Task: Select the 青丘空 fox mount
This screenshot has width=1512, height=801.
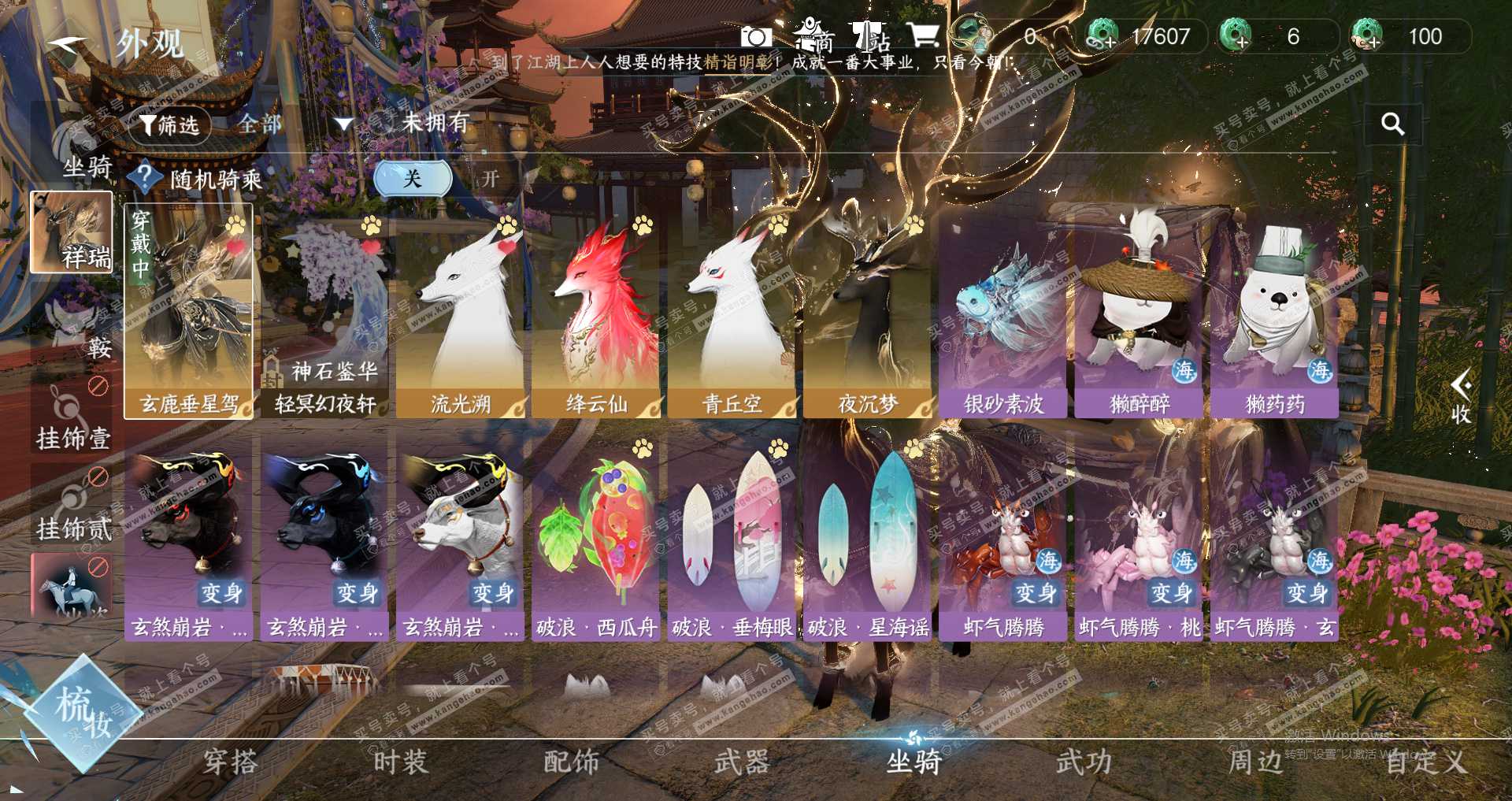Action: (732, 315)
